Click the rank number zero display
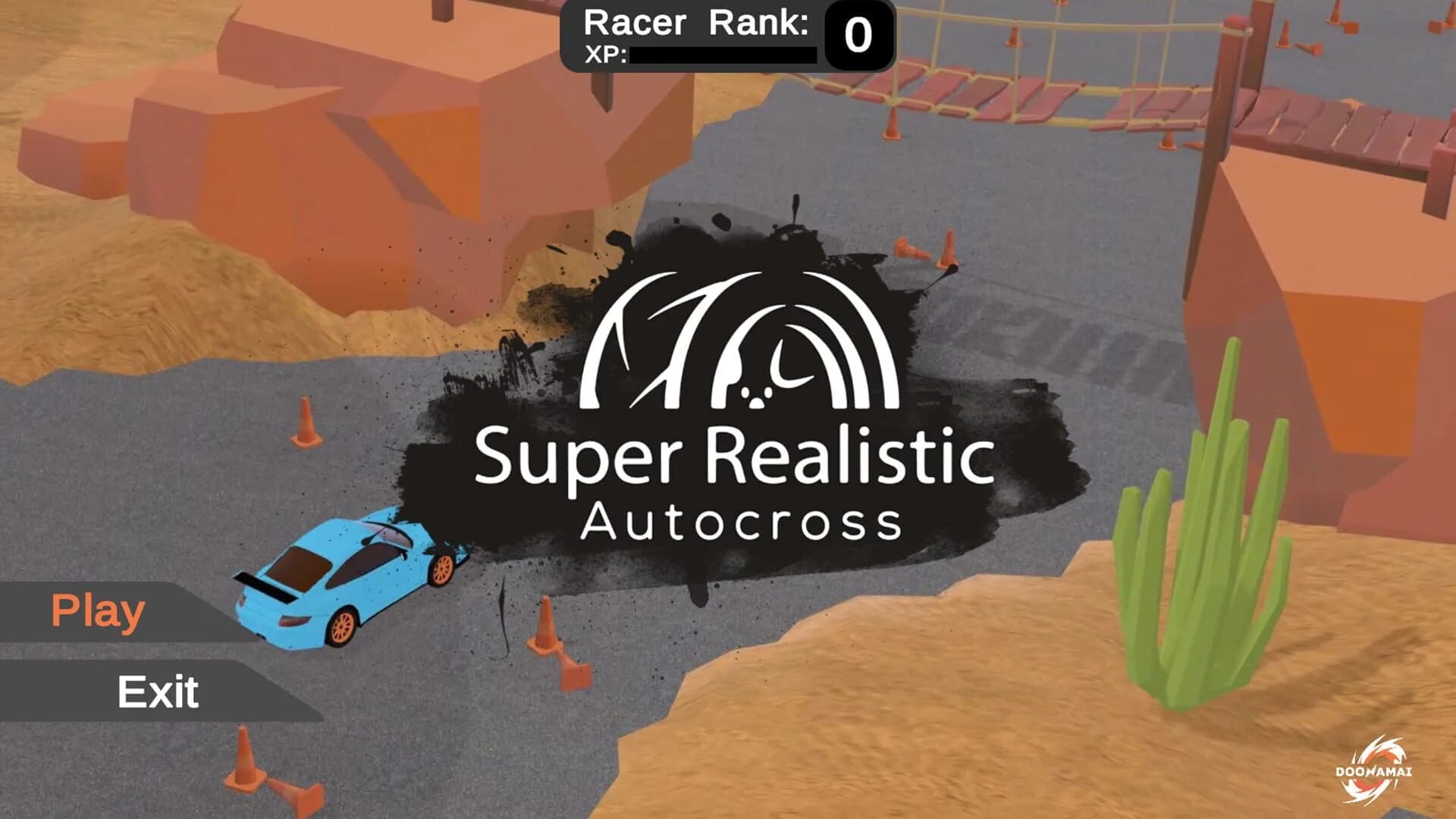Viewport: 1456px width, 819px height. pos(858,34)
